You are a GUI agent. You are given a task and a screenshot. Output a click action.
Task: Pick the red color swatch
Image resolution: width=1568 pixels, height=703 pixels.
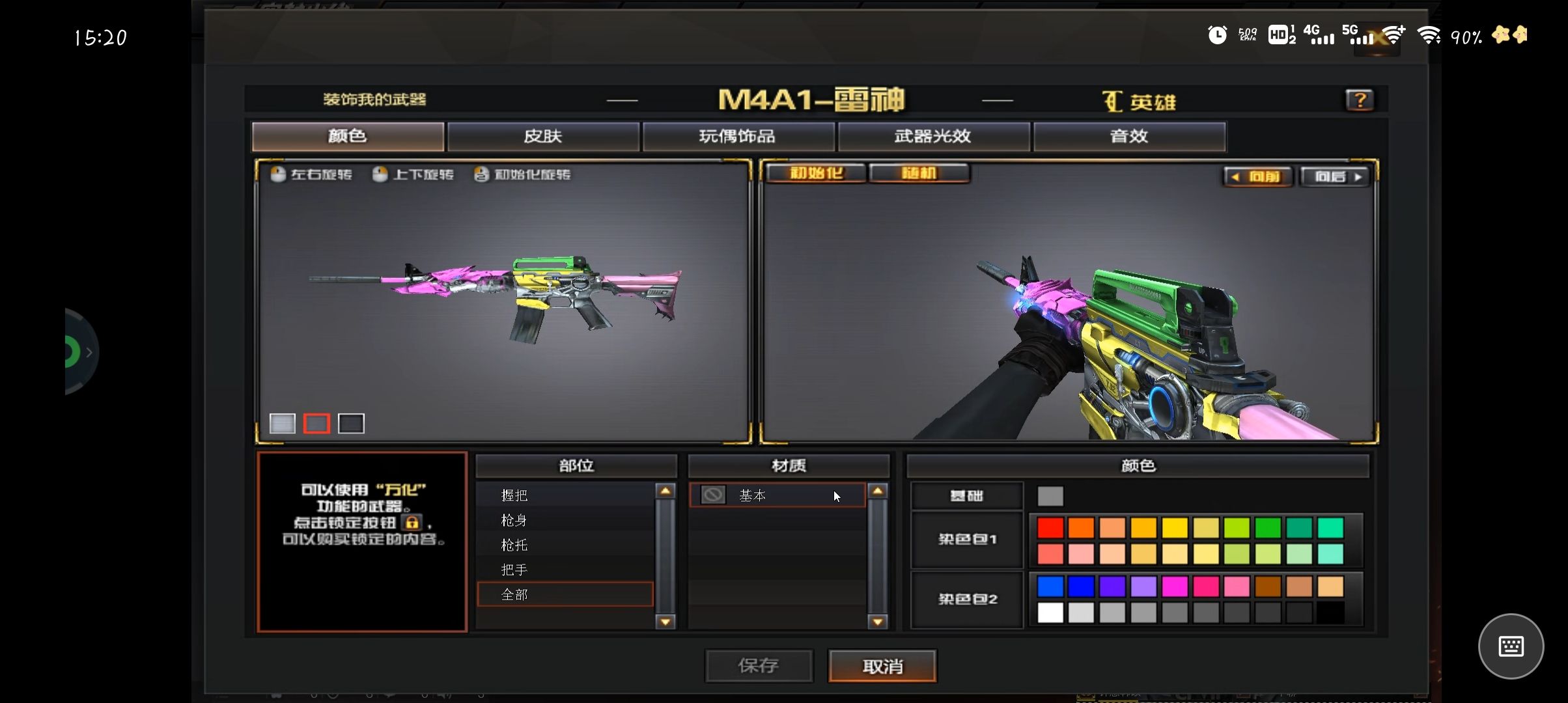(x=1050, y=527)
